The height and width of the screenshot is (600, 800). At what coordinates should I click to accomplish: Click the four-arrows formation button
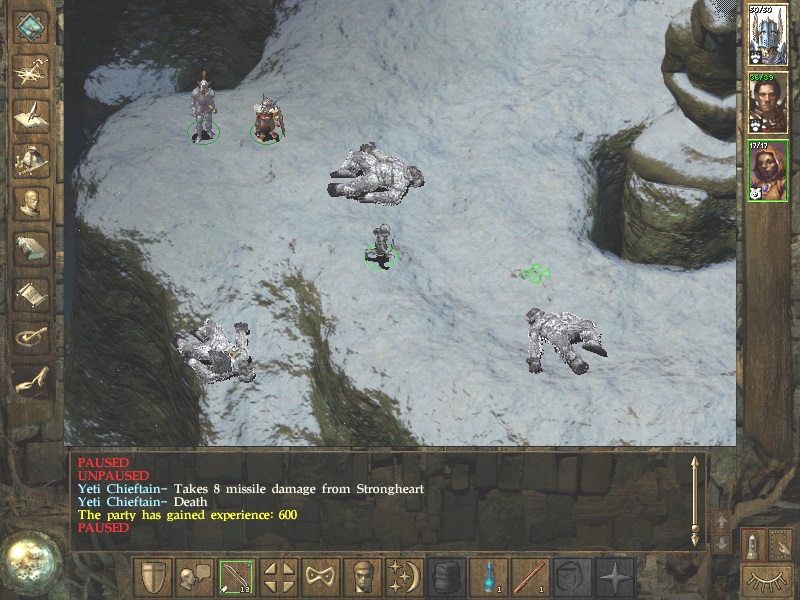(278, 577)
